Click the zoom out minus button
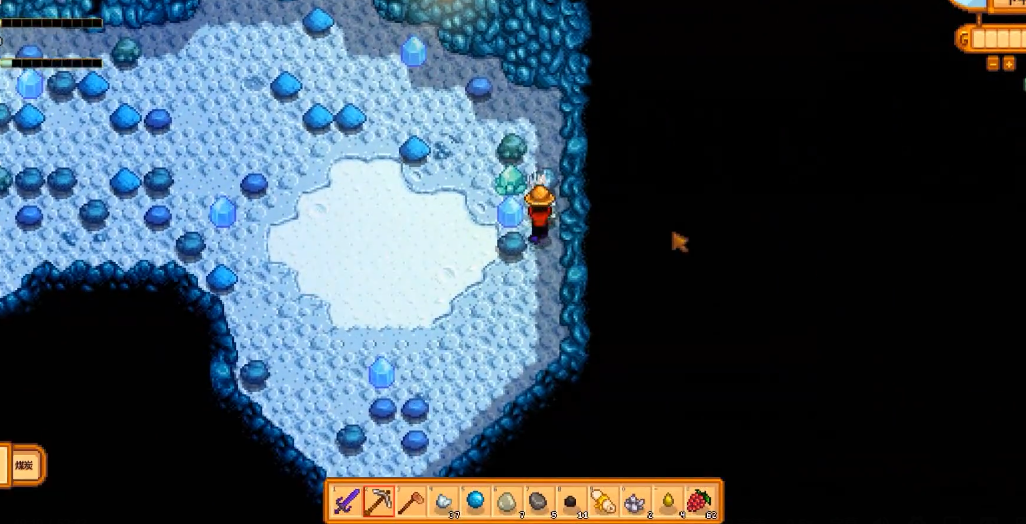This screenshot has width=1026, height=524. pos(992,64)
